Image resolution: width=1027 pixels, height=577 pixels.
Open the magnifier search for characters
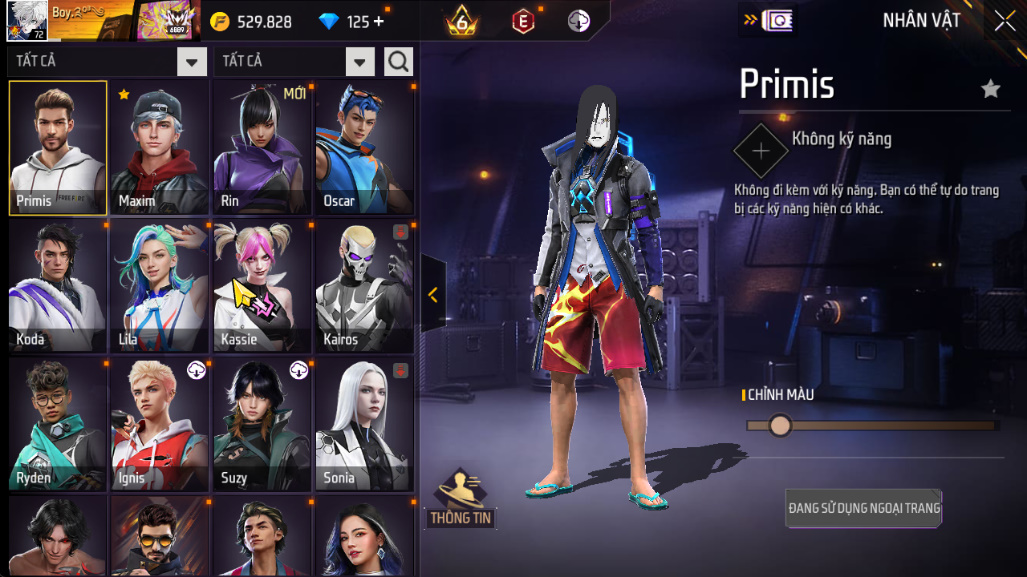point(398,62)
